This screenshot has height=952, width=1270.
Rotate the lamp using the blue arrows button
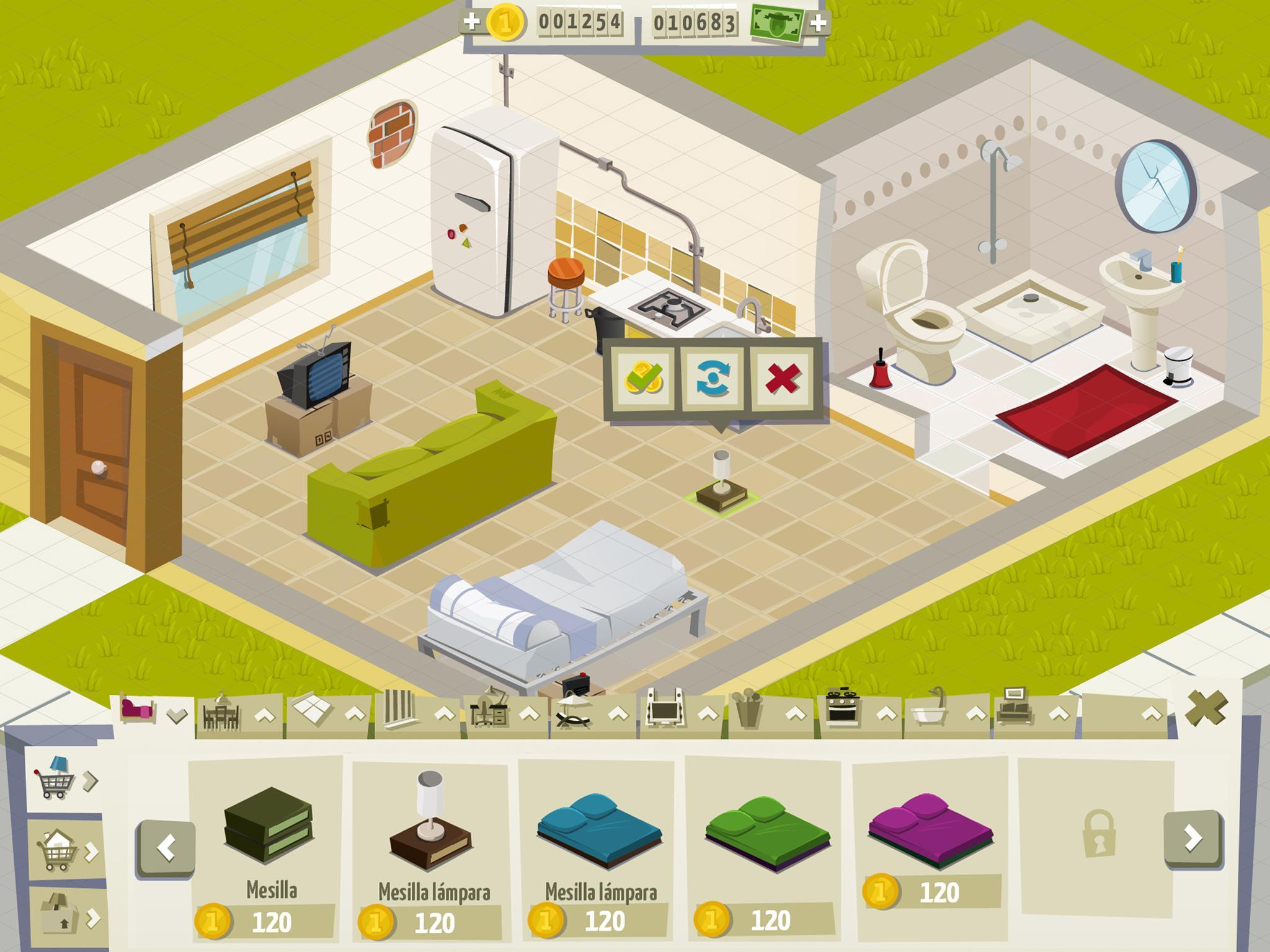tap(713, 377)
